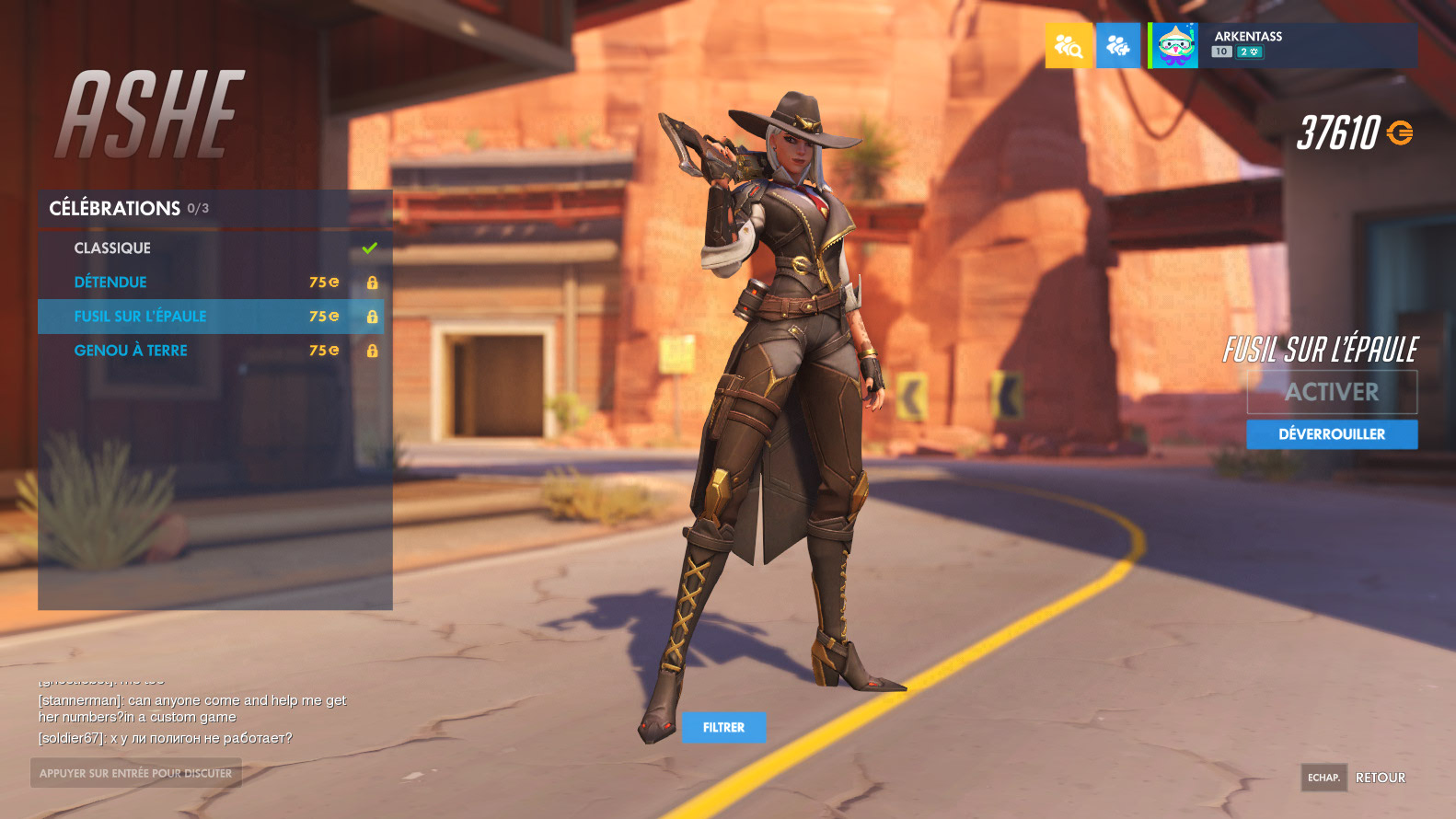Open the Filtrer options
This screenshot has width=1456, height=819.
(x=723, y=727)
